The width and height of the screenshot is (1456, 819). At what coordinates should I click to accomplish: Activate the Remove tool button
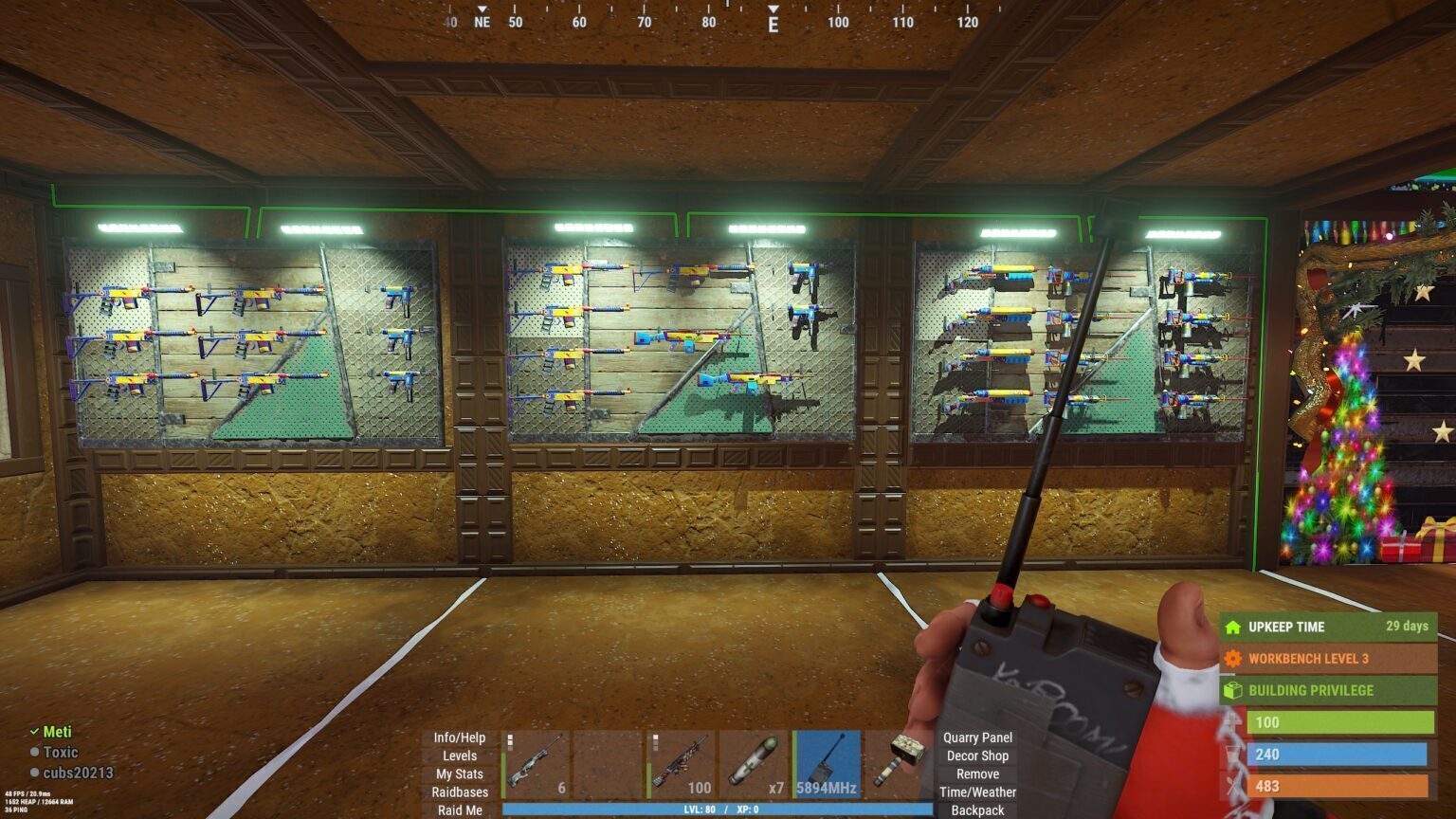(977, 773)
